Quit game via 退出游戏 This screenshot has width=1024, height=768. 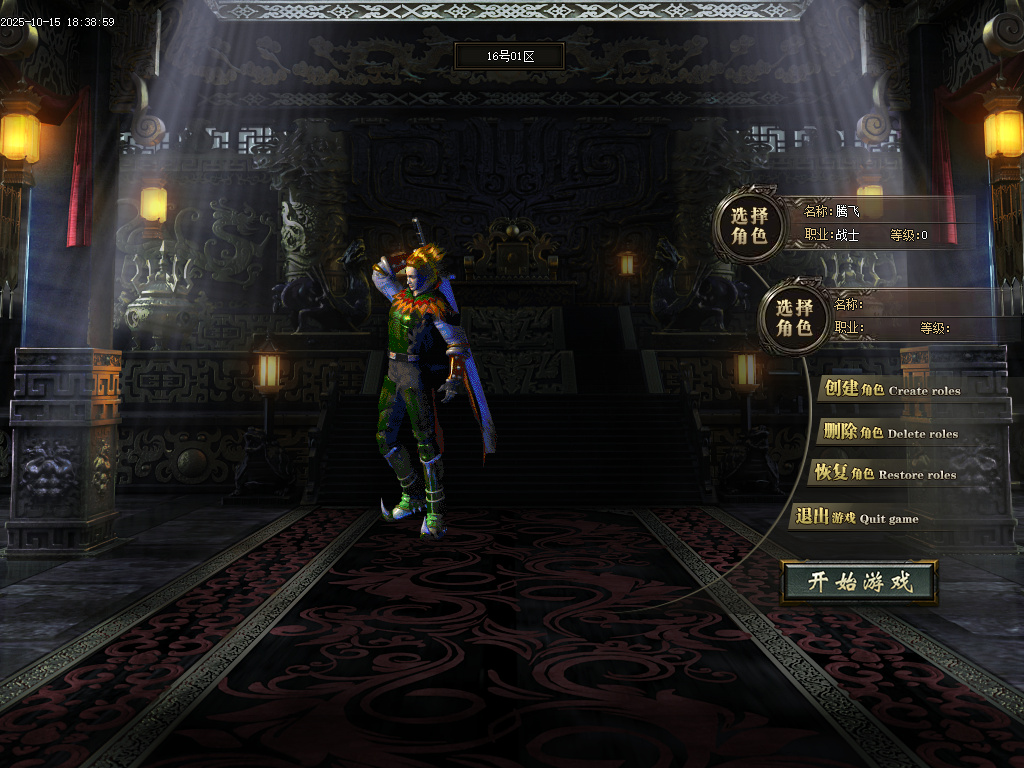pyautogui.click(x=856, y=517)
